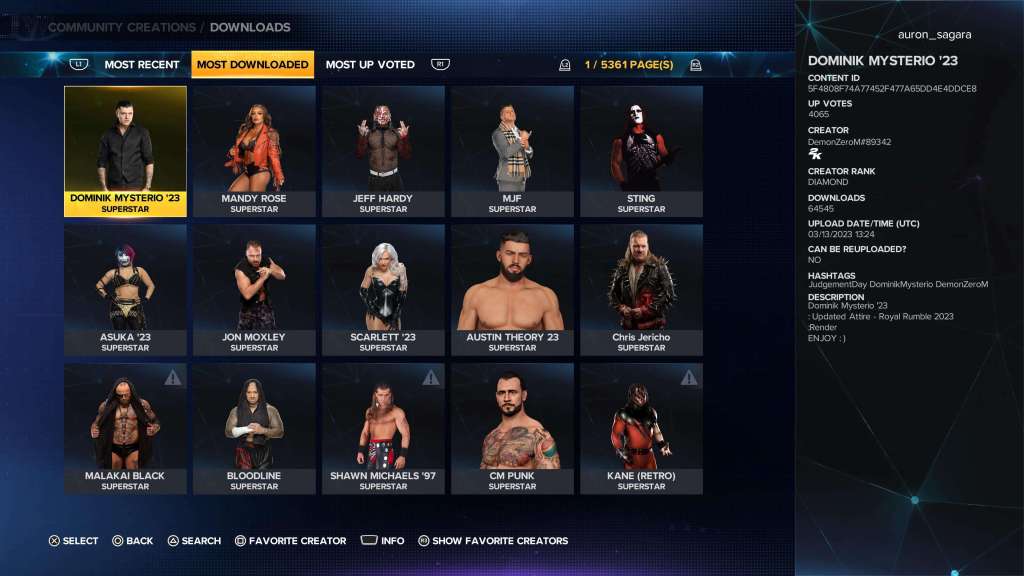Select the Chris Jericho creation

pos(641,289)
